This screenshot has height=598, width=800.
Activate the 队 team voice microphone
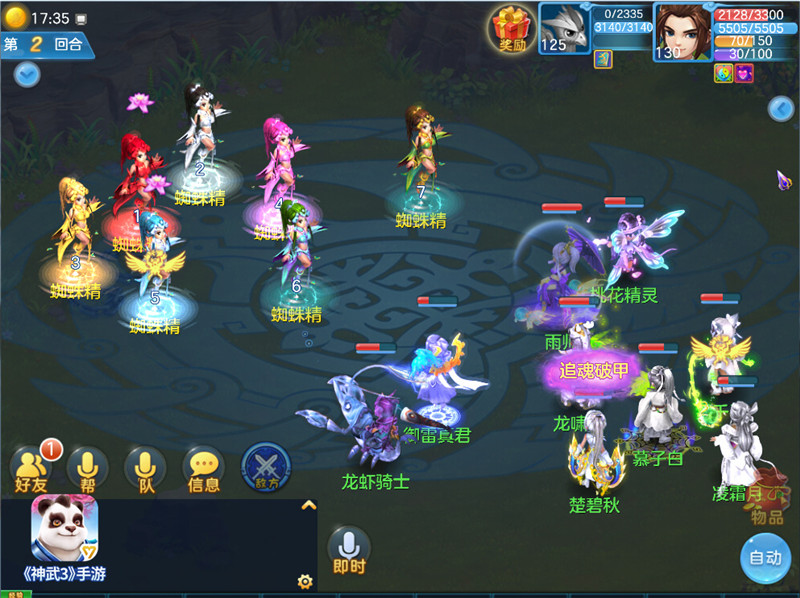click(x=145, y=468)
